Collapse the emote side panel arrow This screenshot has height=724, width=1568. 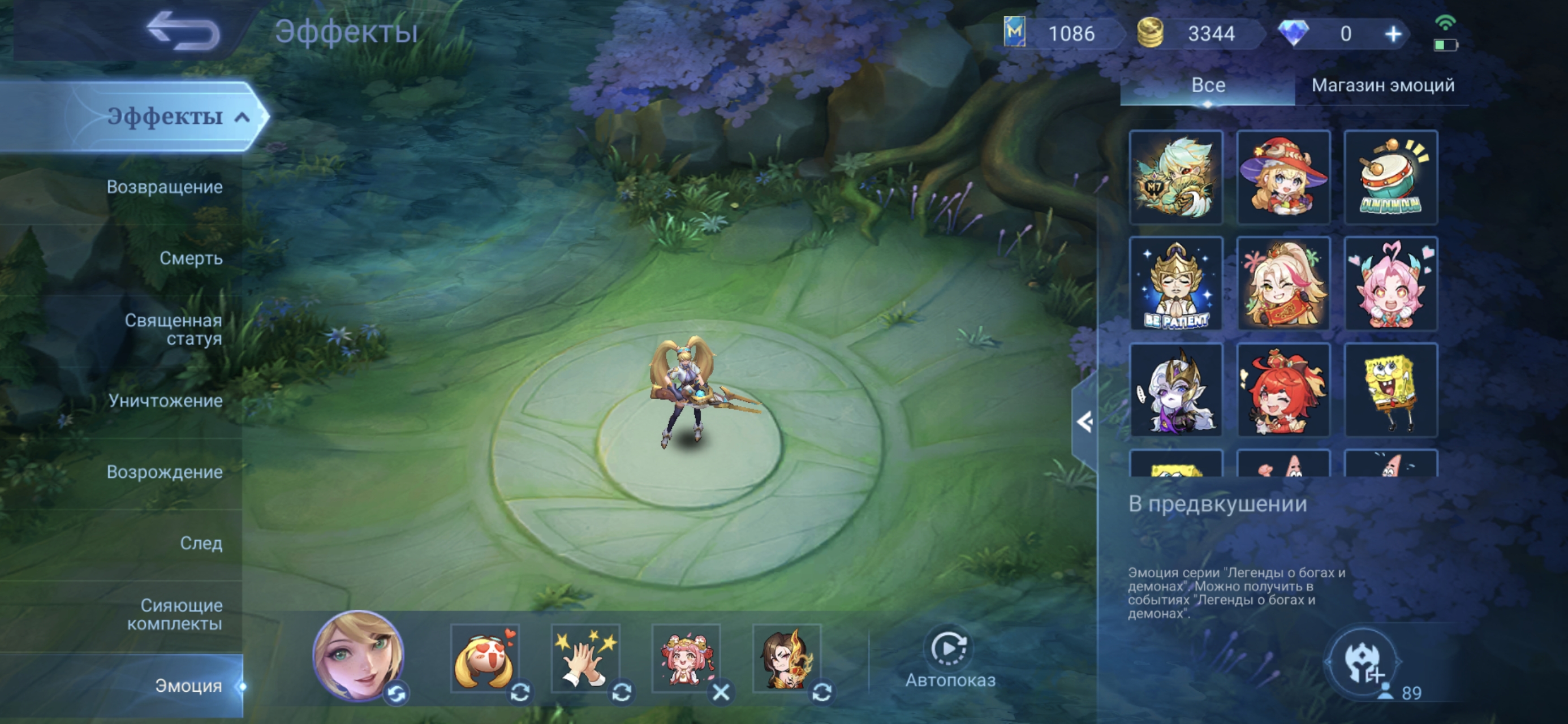click(x=1084, y=421)
